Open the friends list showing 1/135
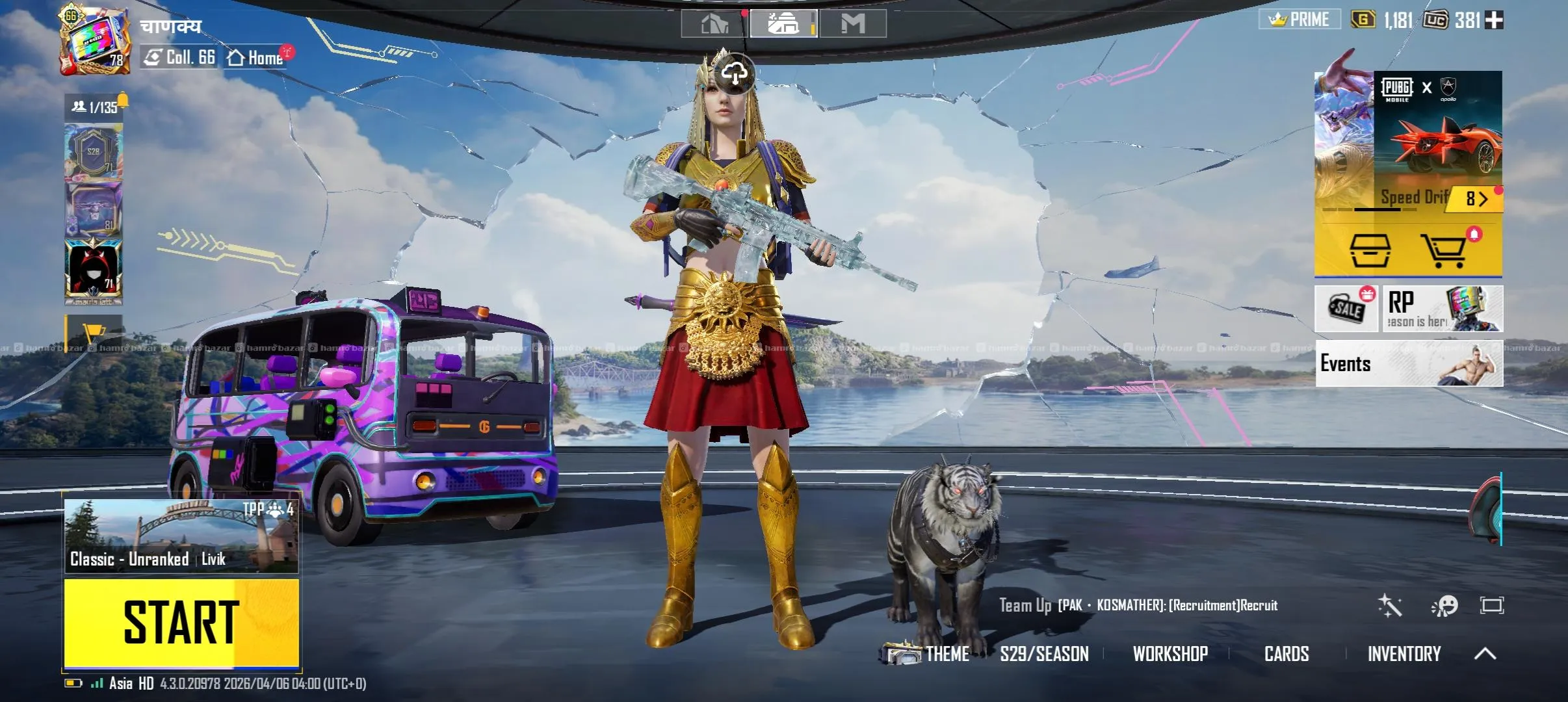 coord(95,107)
